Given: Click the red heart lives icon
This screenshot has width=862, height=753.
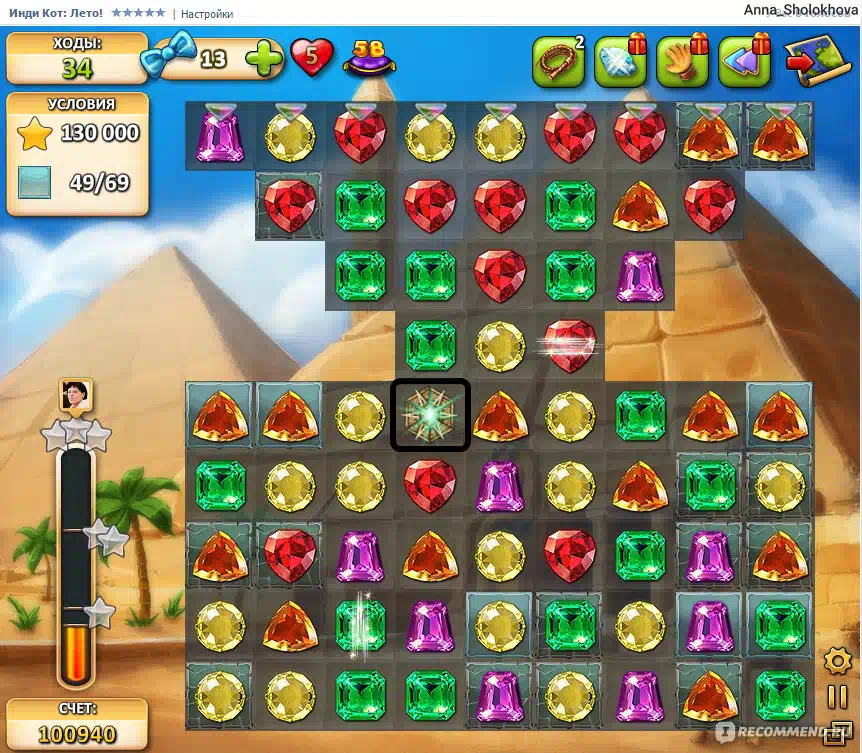Looking at the screenshot, I should tap(312, 58).
